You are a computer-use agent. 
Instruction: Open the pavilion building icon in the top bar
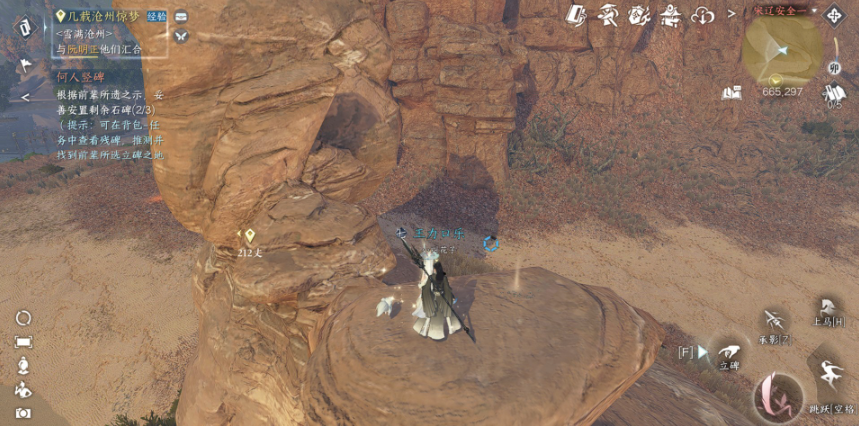(x=669, y=15)
